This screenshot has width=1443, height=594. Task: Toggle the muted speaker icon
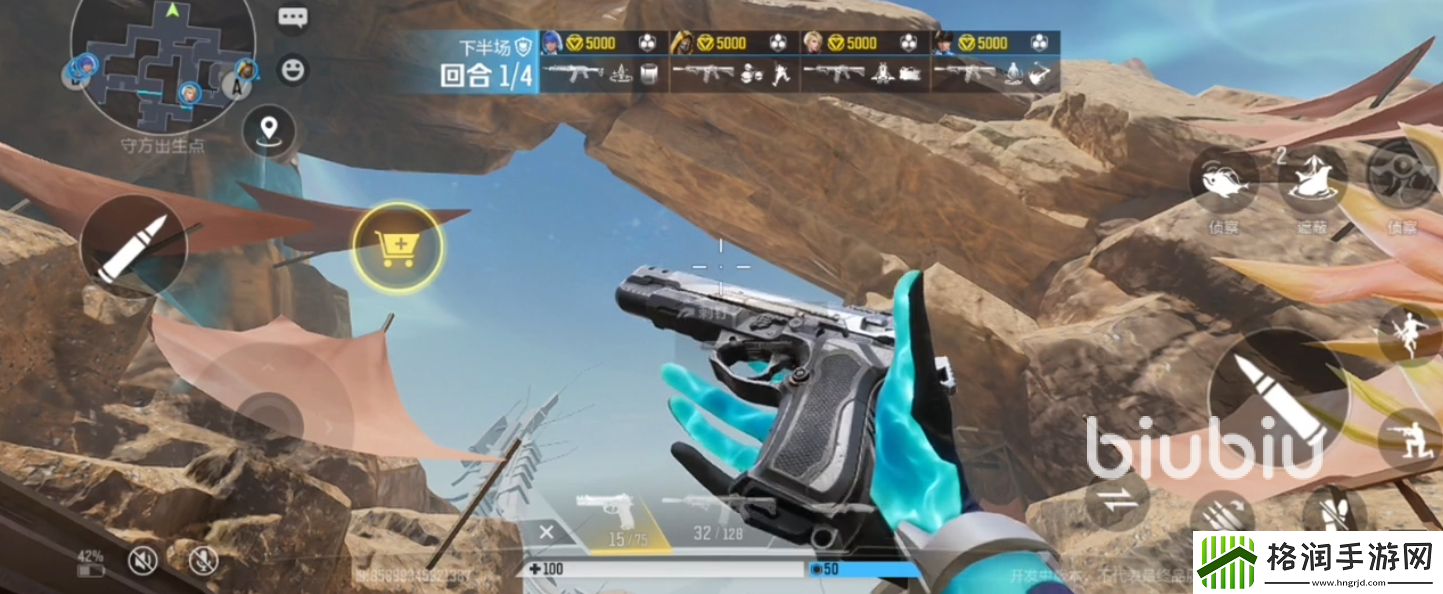coord(143,561)
